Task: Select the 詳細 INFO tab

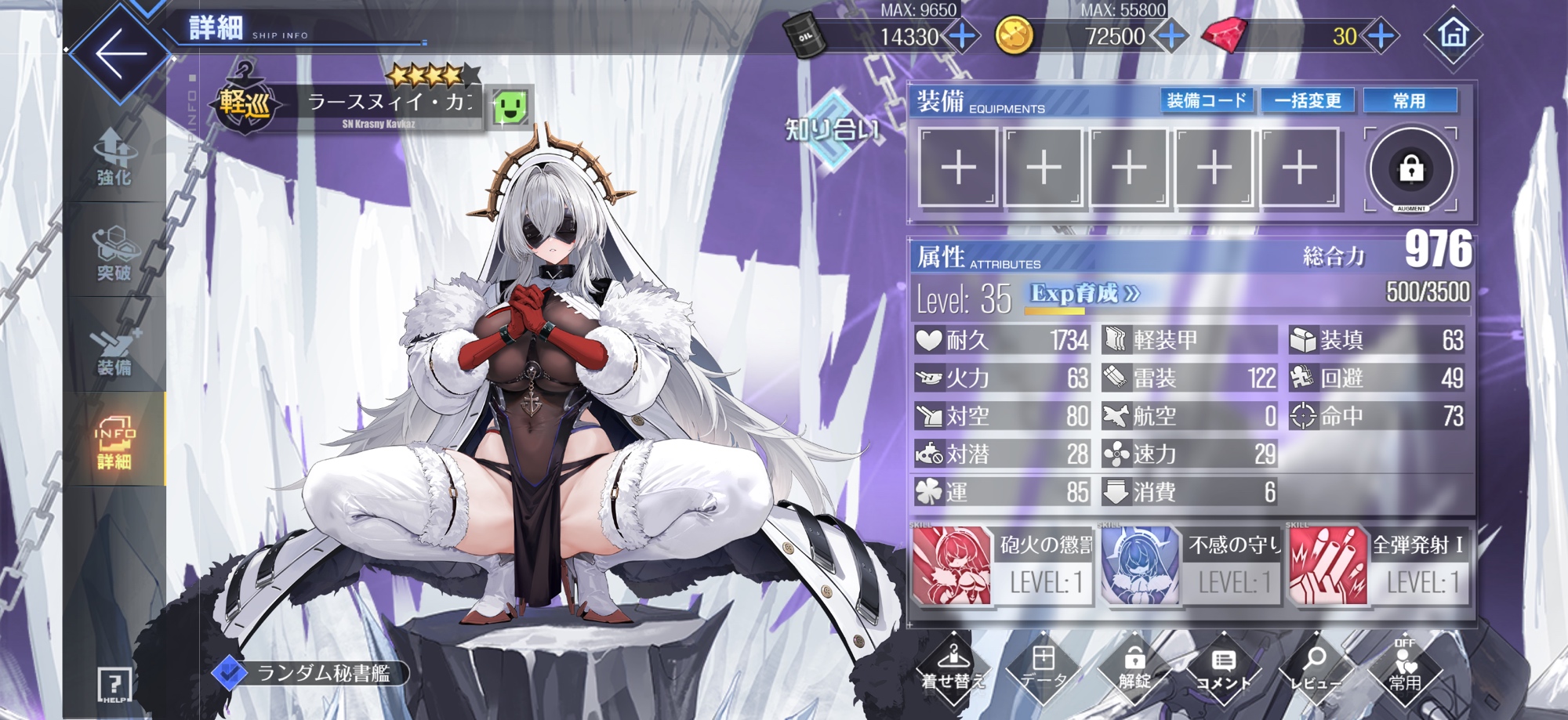Action: [x=114, y=443]
